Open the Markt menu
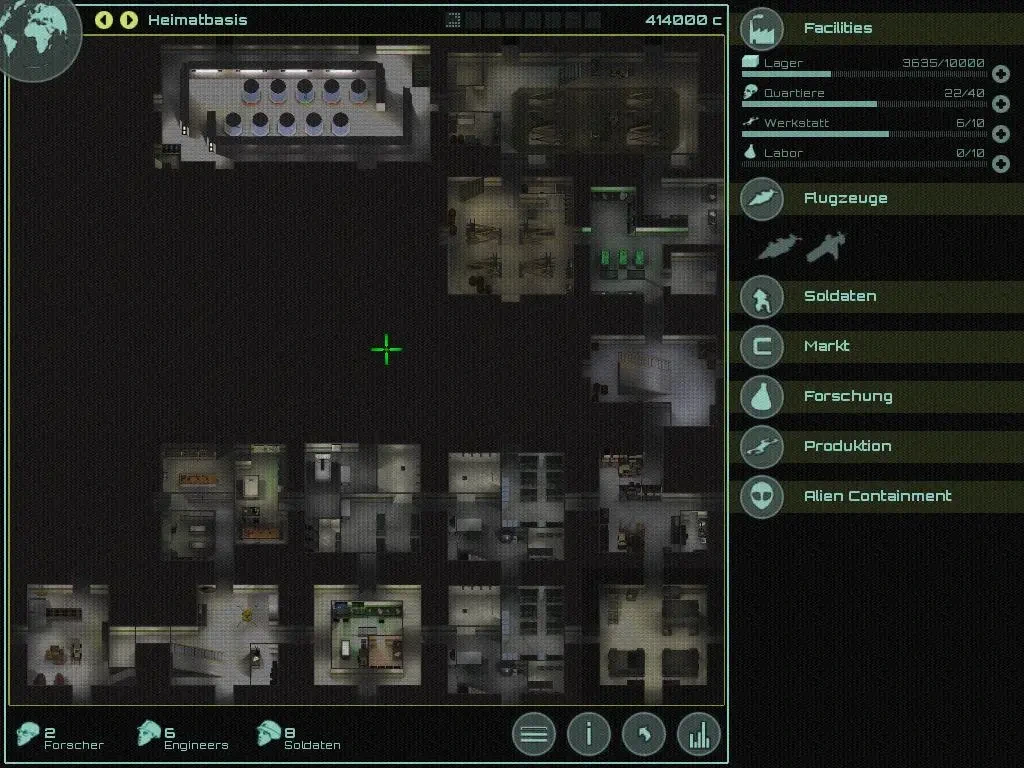Screen dimensions: 1024x768 tap(827, 346)
